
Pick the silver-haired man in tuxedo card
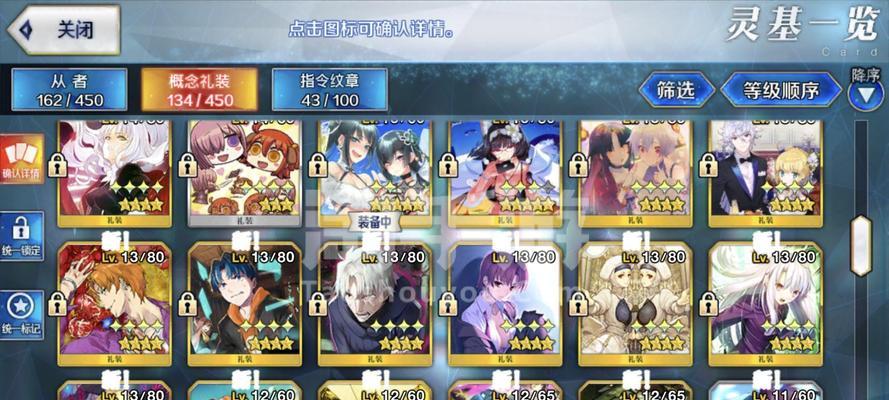point(765,167)
